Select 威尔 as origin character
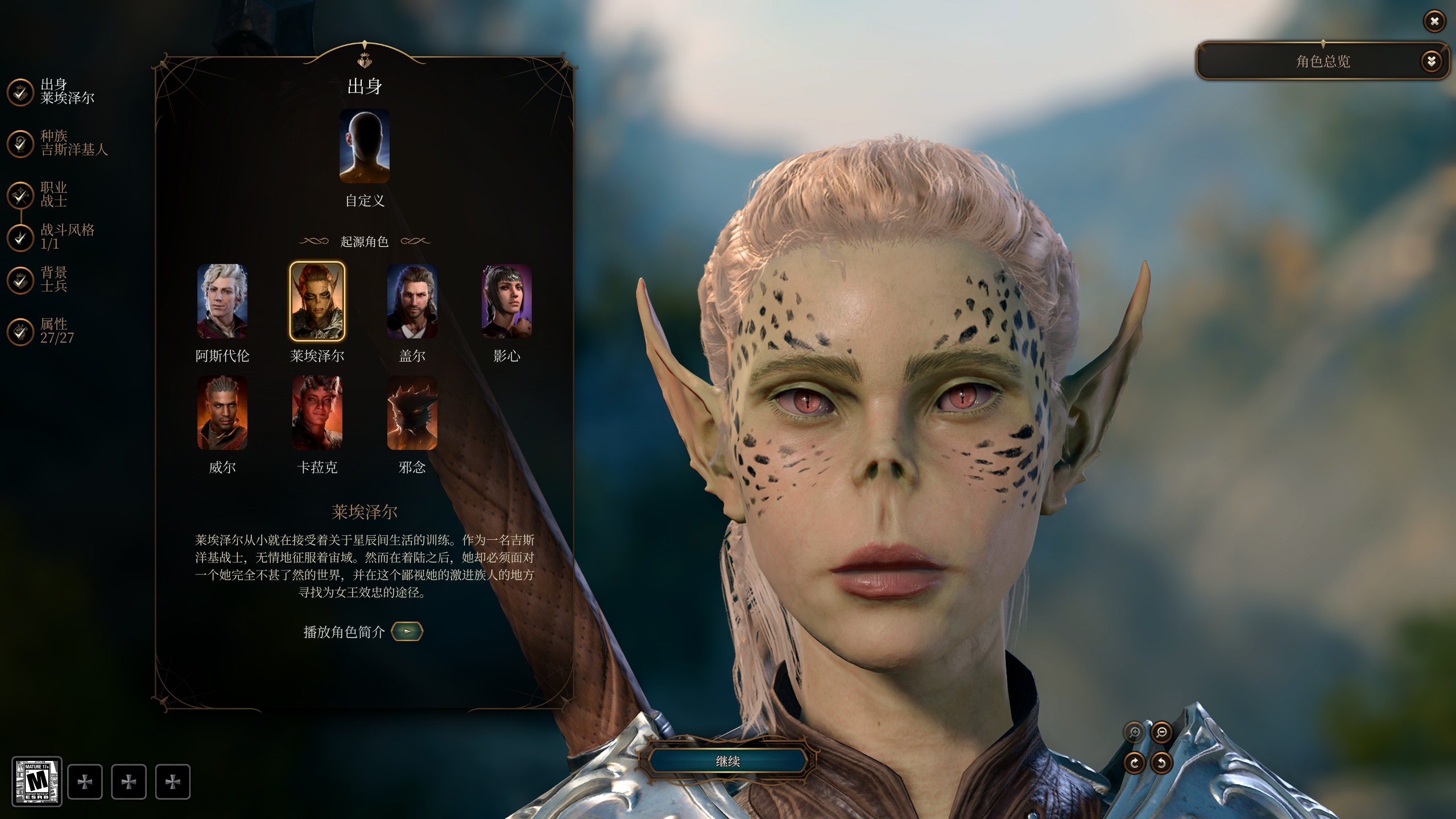Screen dimensions: 1456x819 (x=222, y=413)
